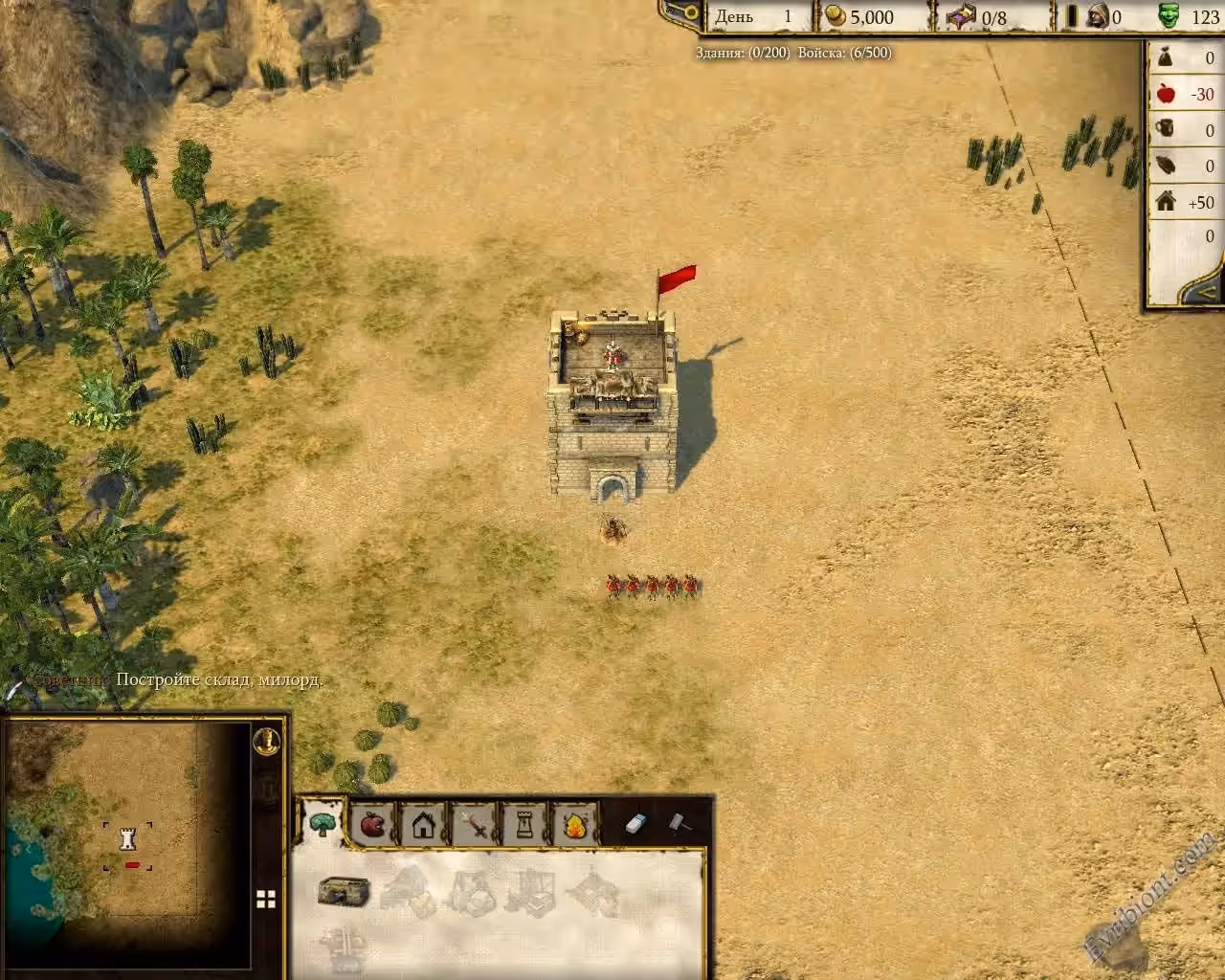The height and width of the screenshot is (980, 1225).
Task: Activate the eraser delete tool
Action: (637, 823)
